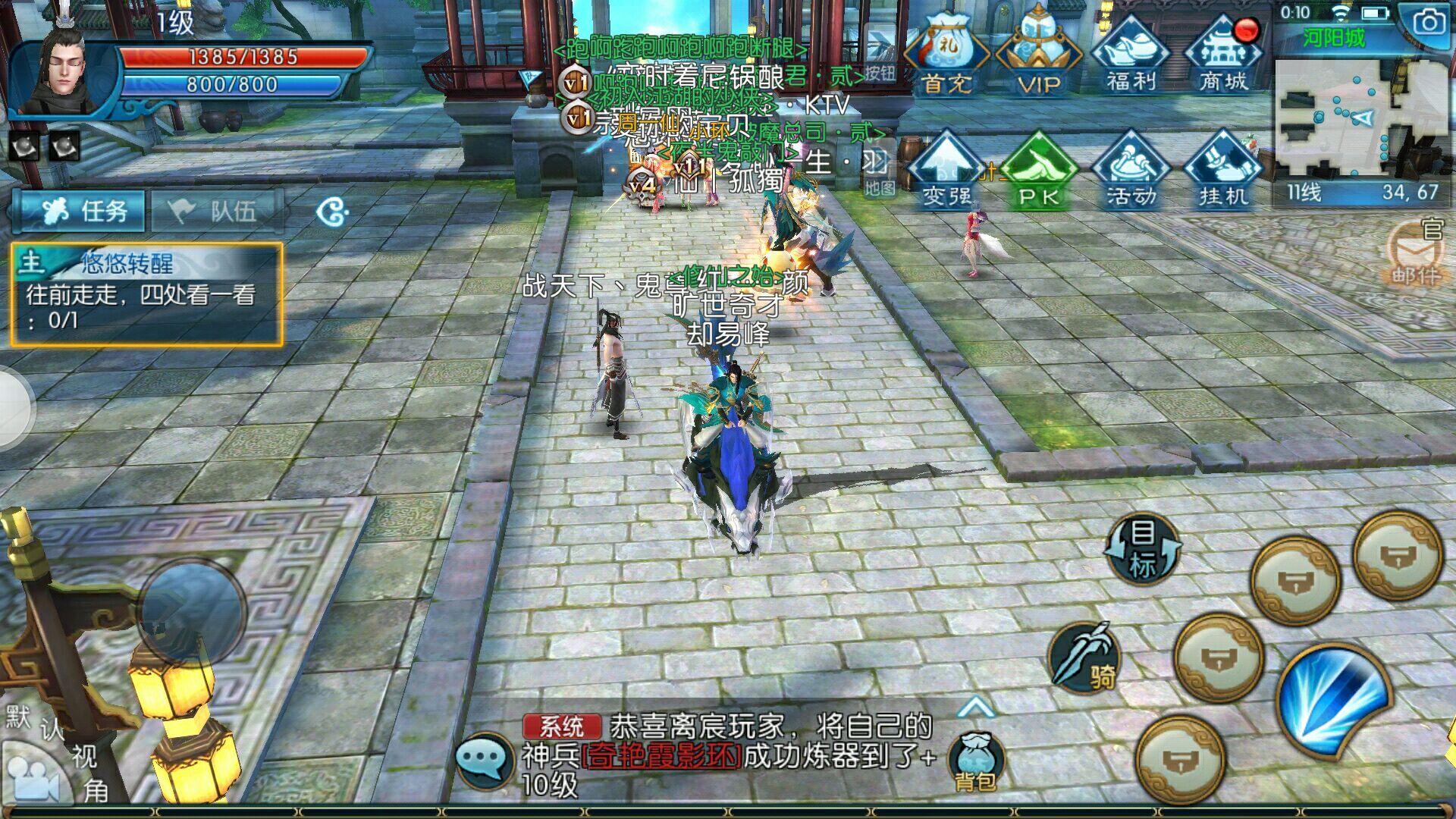Open the 福利 welfare rewards
This screenshot has width=1456, height=819.
1131,55
